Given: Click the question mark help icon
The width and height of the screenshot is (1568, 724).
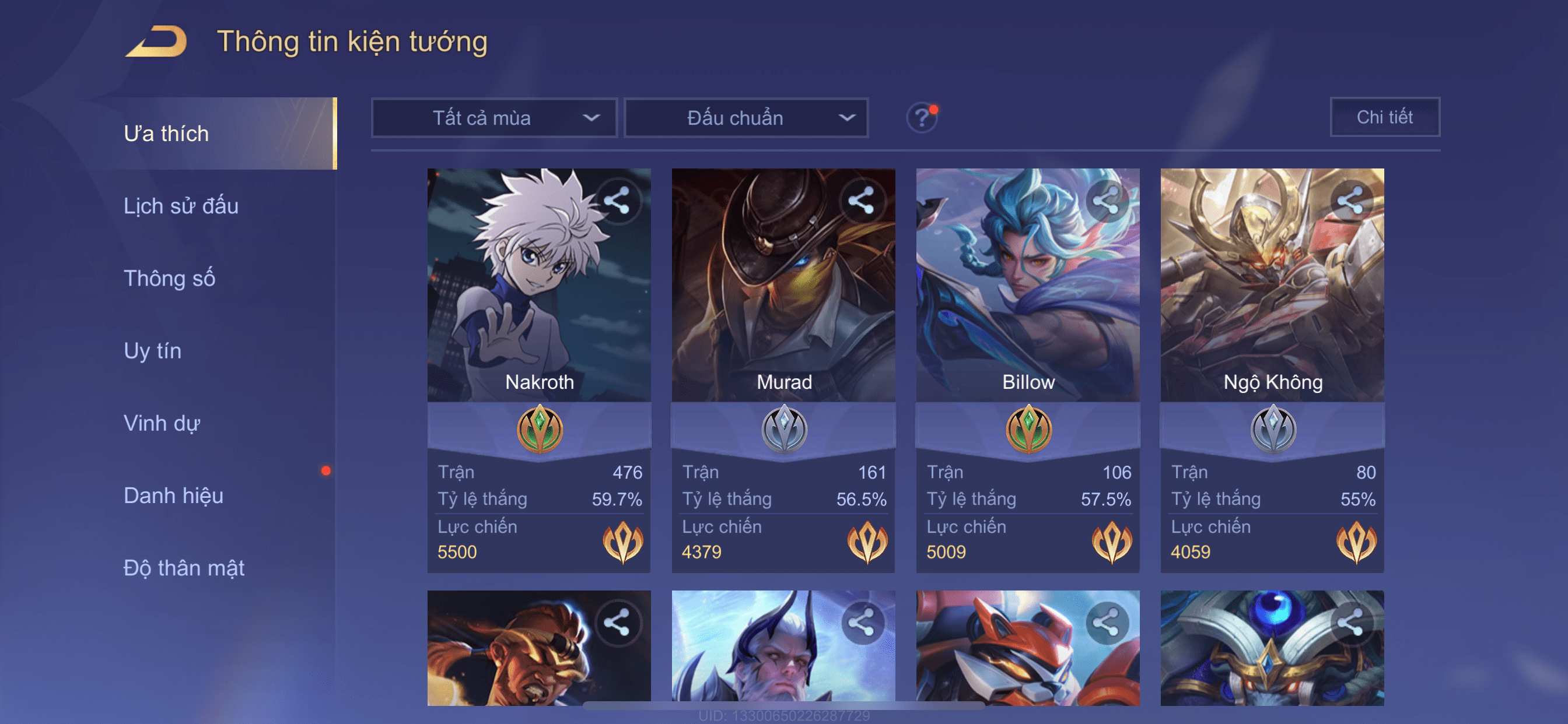Looking at the screenshot, I should click(922, 117).
